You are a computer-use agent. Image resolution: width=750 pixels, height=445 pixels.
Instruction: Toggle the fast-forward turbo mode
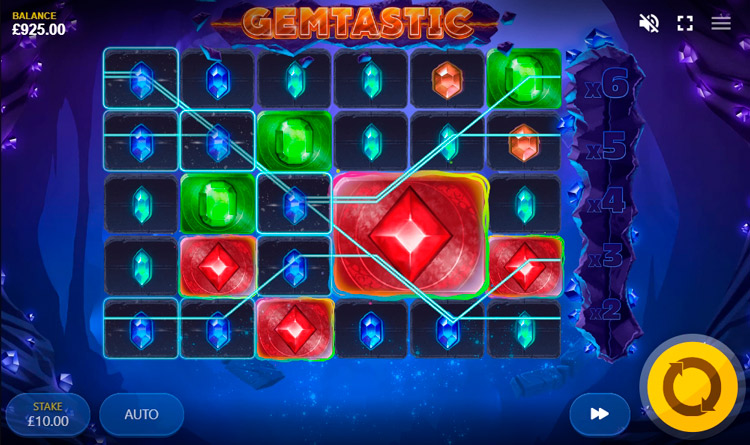(599, 413)
